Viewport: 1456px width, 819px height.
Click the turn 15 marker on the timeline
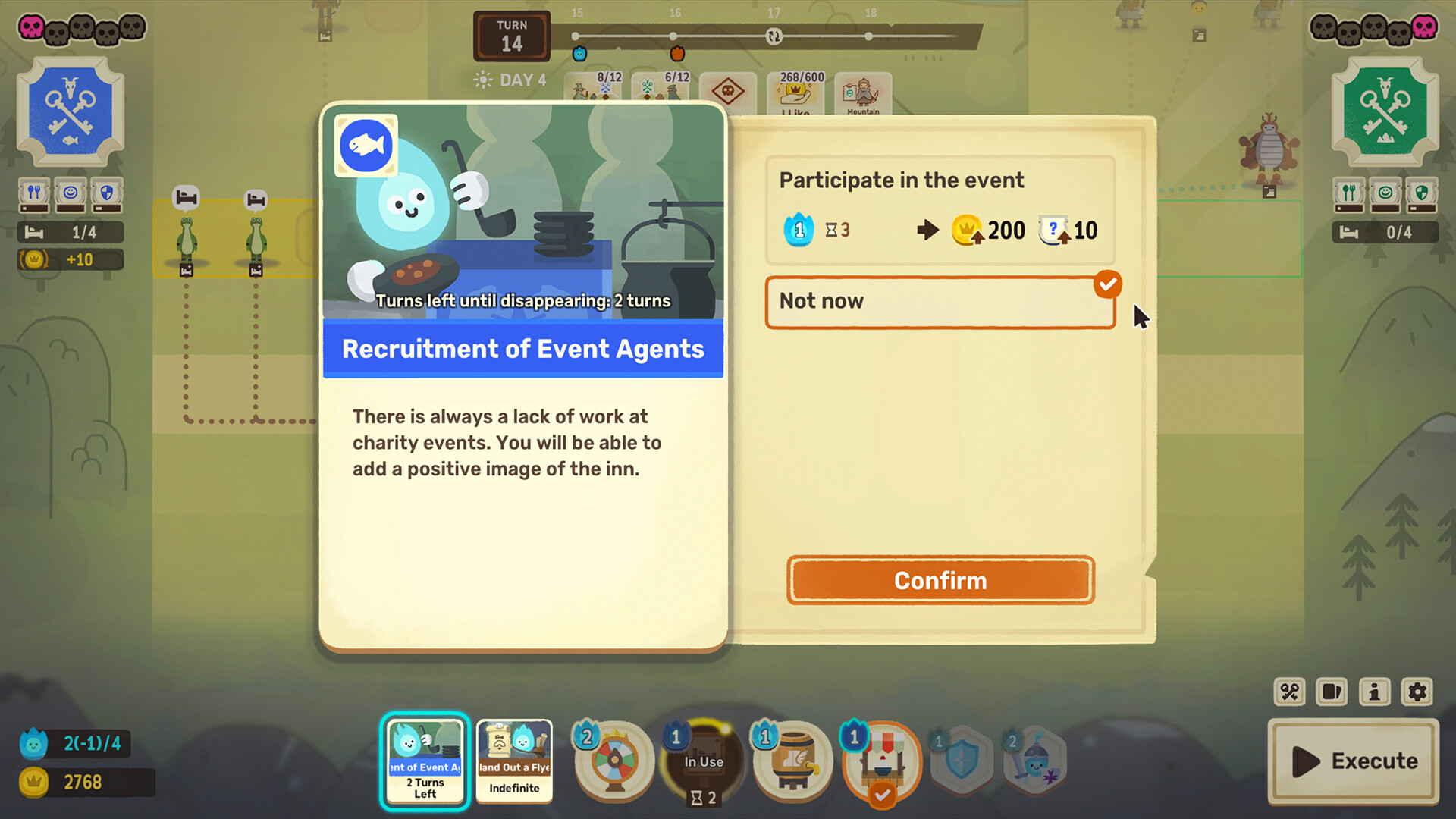[576, 36]
